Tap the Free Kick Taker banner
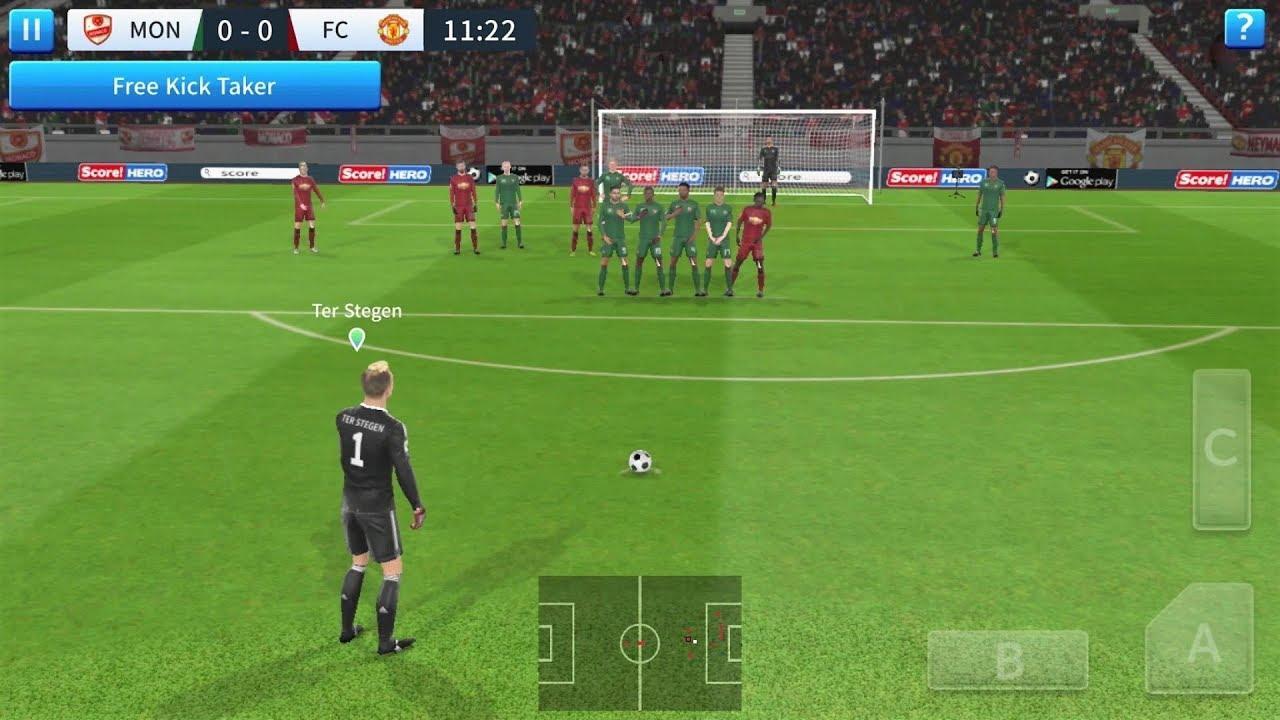Image resolution: width=1280 pixels, height=720 pixels. click(x=196, y=86)
